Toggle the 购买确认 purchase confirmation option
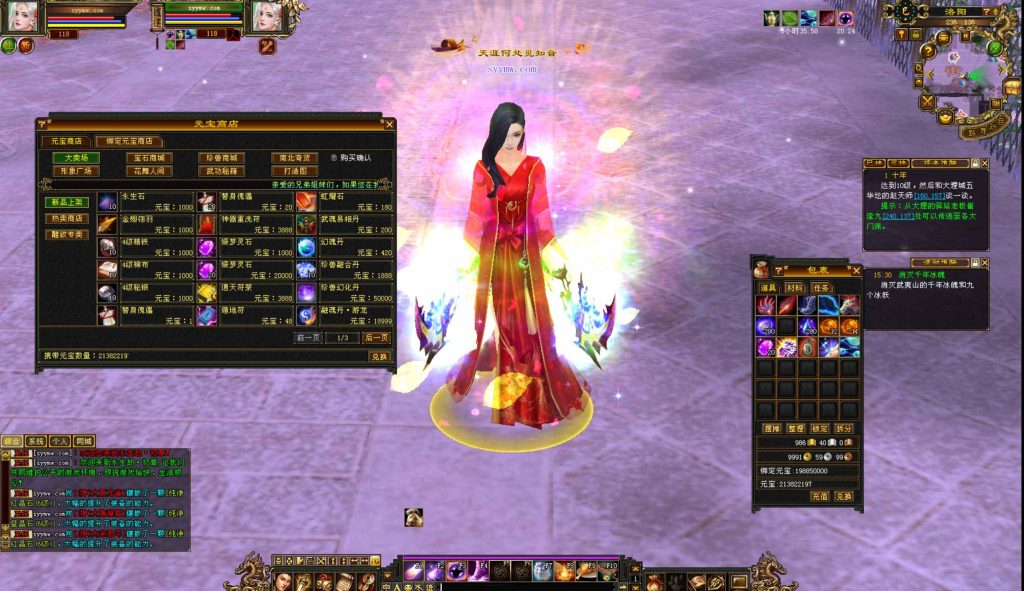Viewport: 1024px width, 591px height. pos(334,158)
